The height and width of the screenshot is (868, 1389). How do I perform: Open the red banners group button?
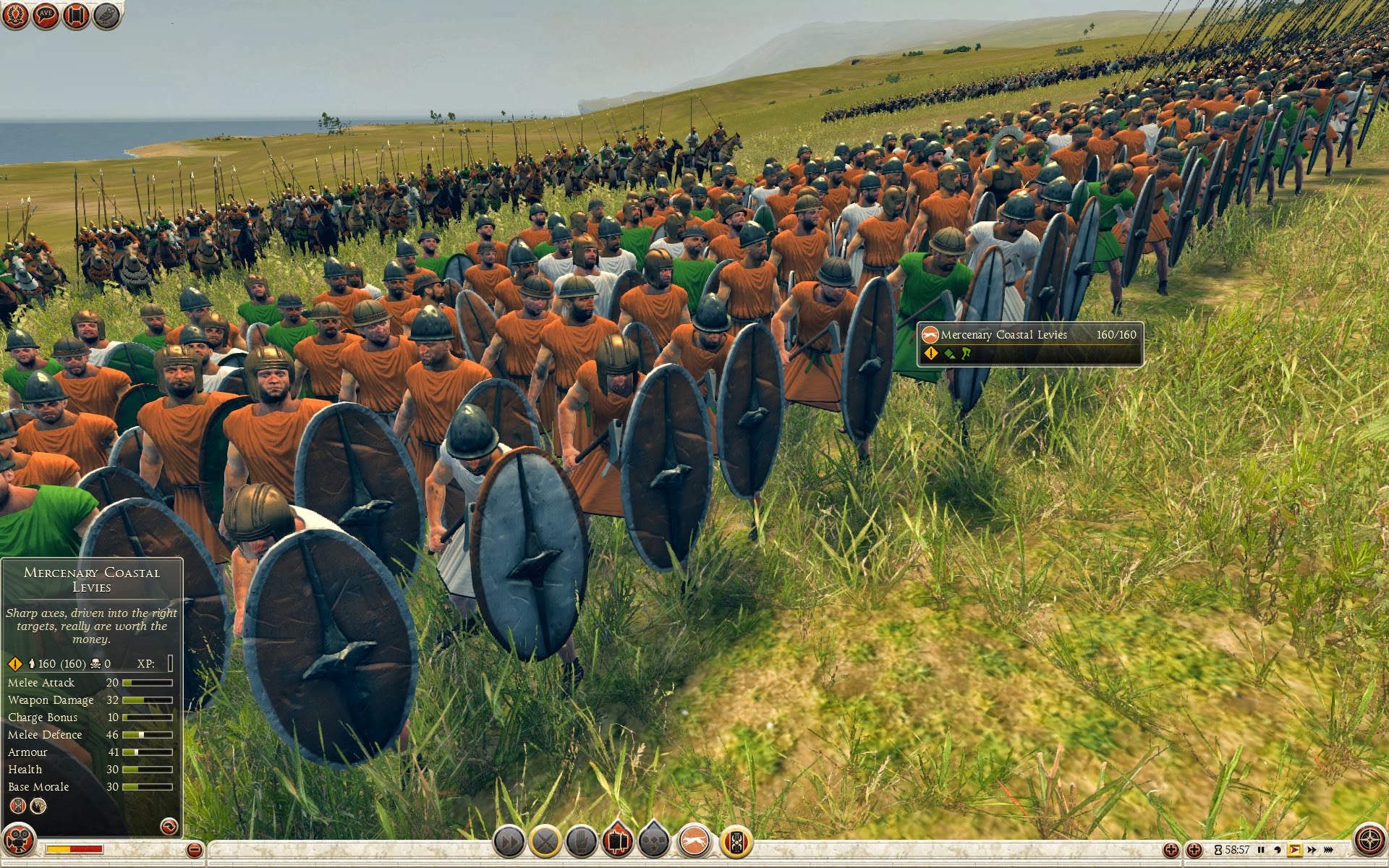click(x=617, y=842)
